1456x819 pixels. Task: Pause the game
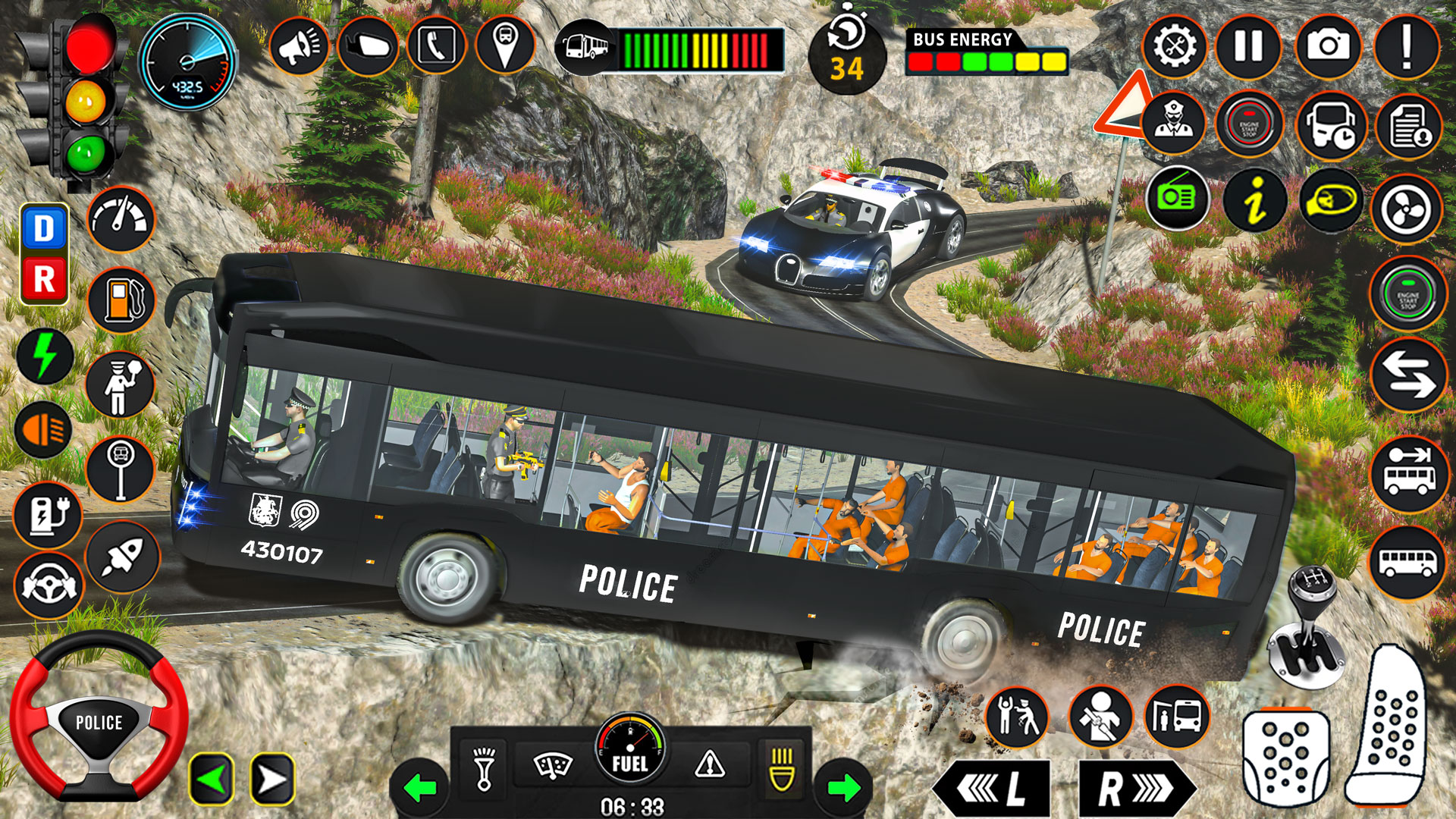(x=1247, y=47)
